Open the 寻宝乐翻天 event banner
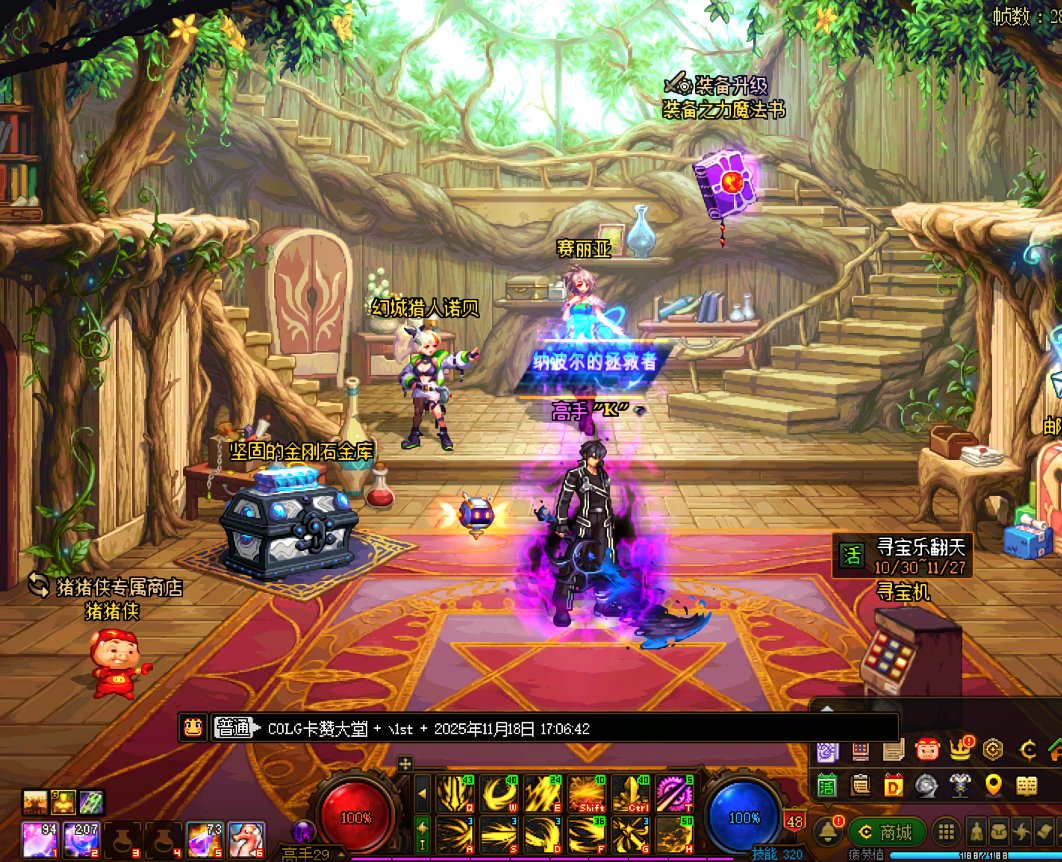The image size is (1062, 862). [902, 555]
